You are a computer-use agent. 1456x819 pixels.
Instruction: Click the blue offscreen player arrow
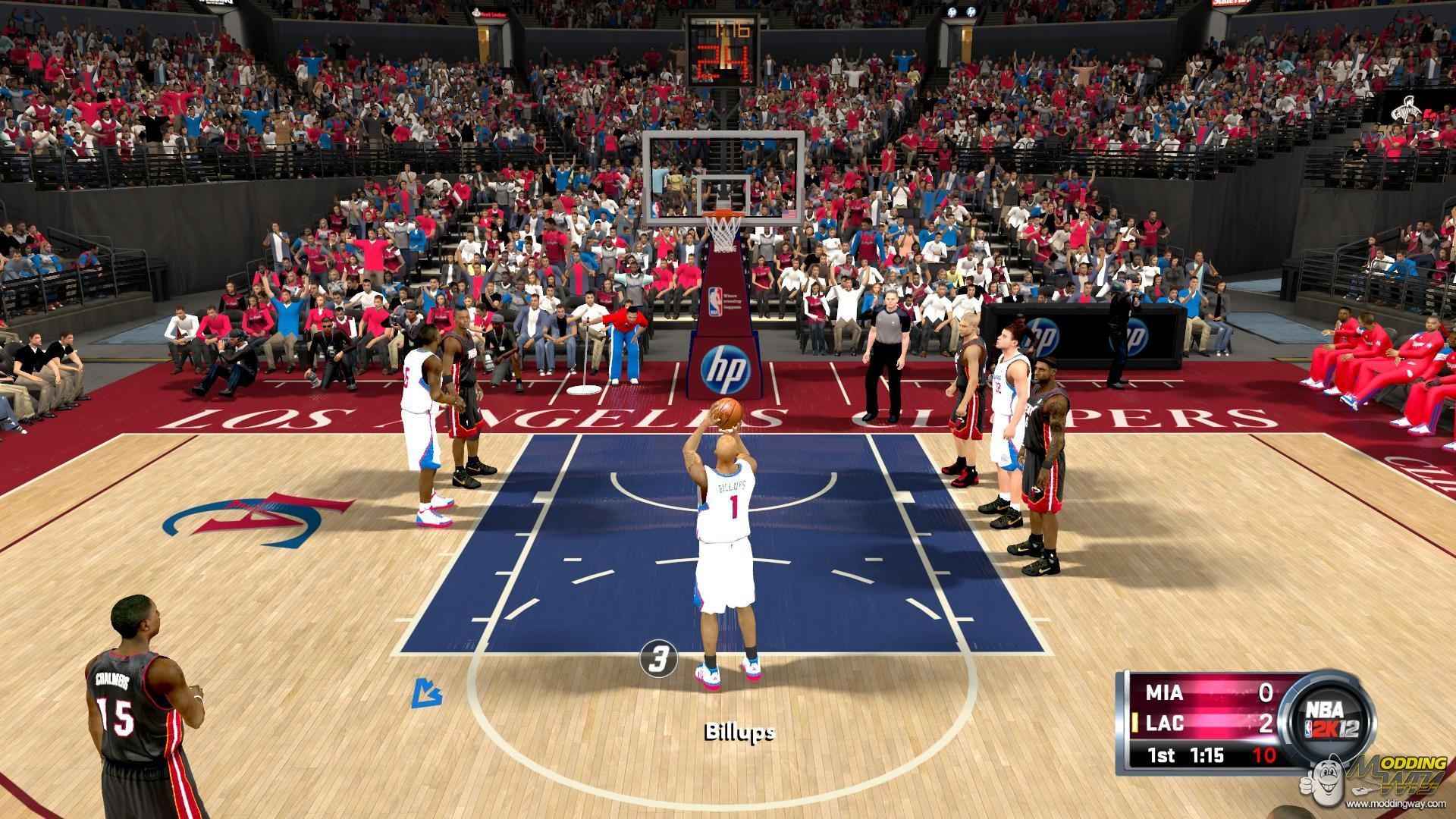click(x=427, y=692)
